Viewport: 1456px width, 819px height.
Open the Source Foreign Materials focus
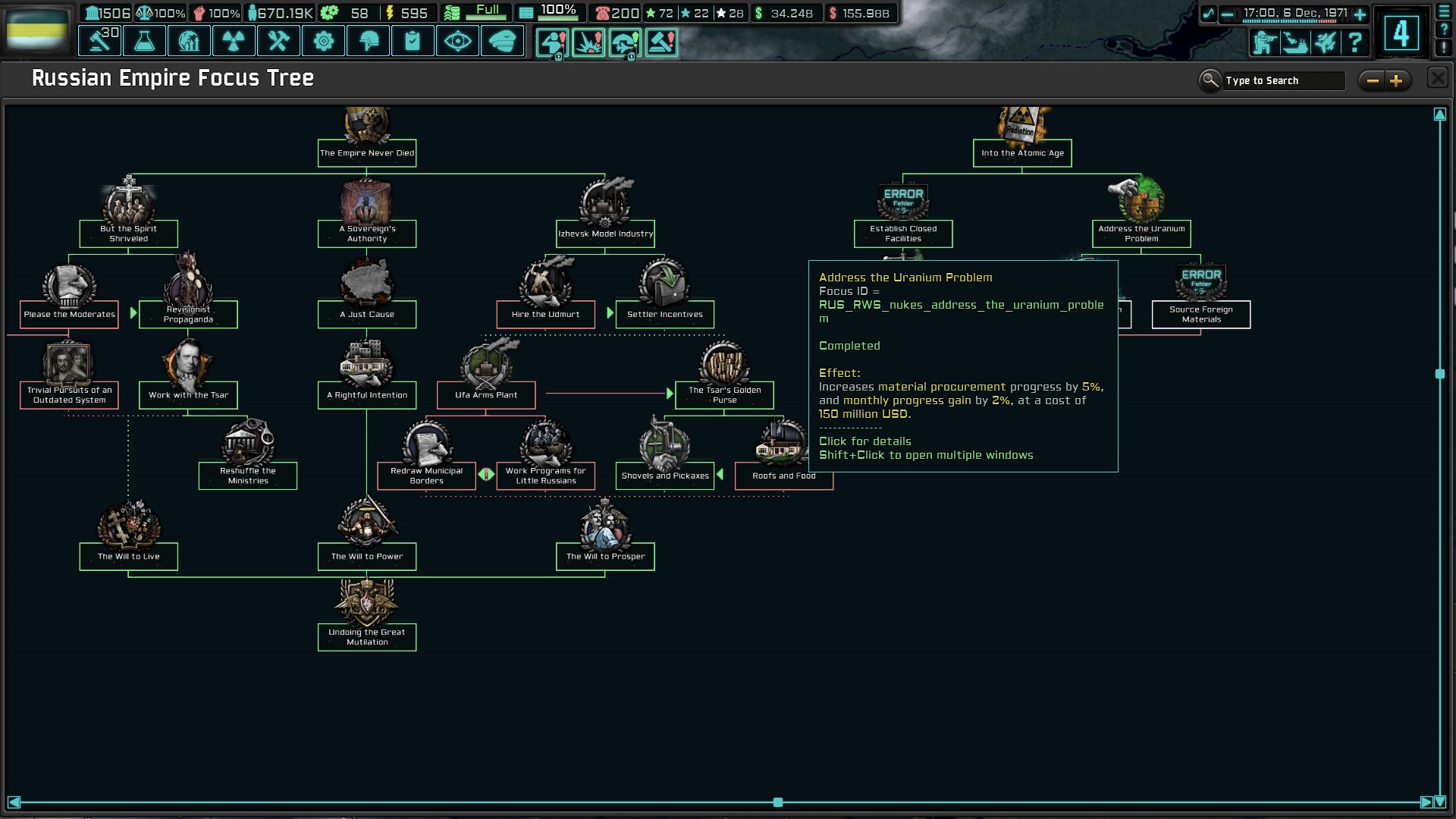click(x=1201, y=314)
